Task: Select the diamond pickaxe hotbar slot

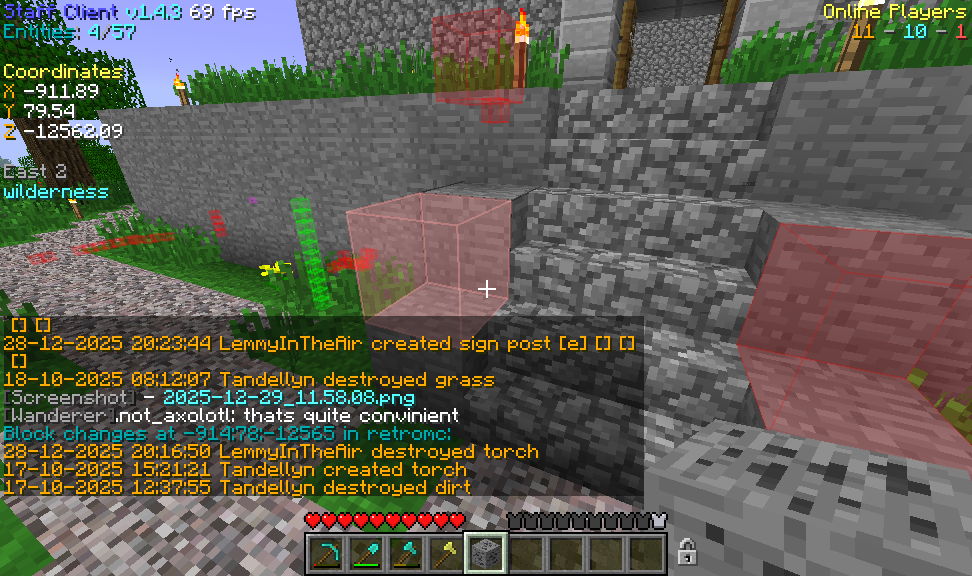Action: pos(326,553)
